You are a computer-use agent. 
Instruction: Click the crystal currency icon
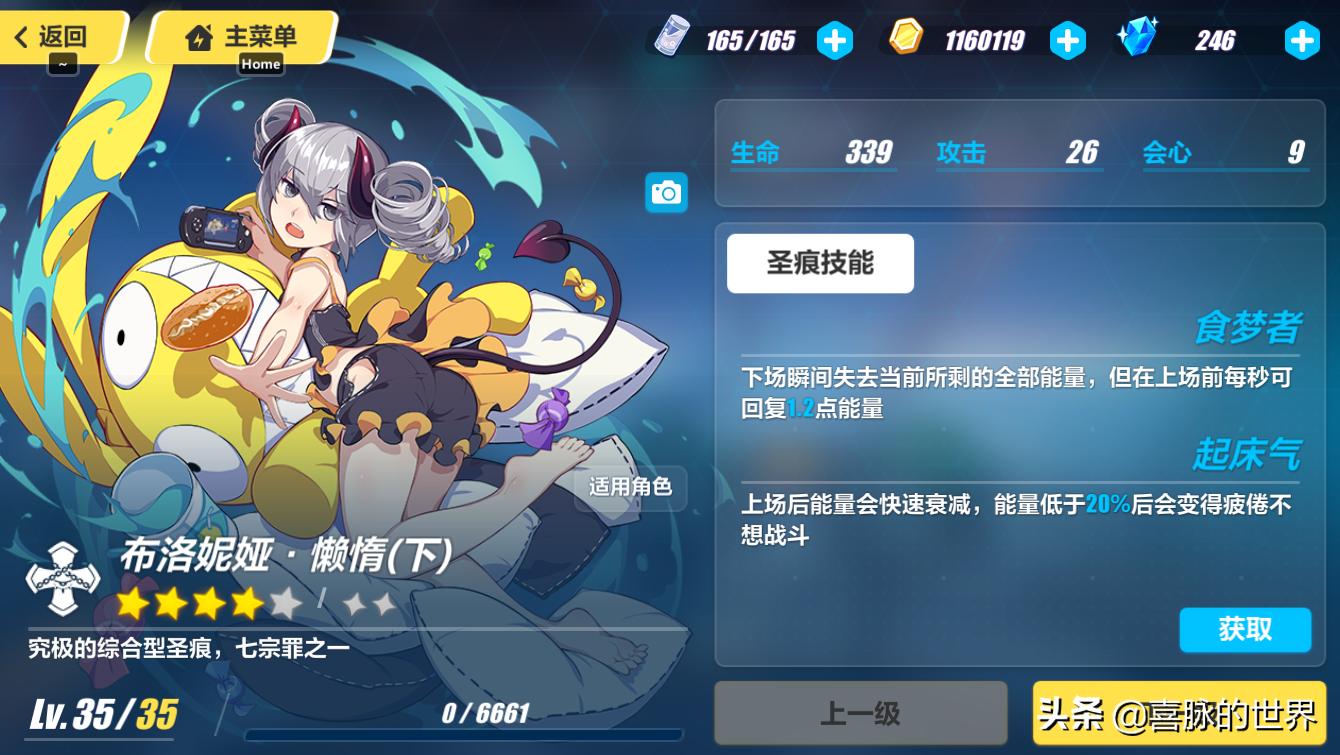point(1137,40)
